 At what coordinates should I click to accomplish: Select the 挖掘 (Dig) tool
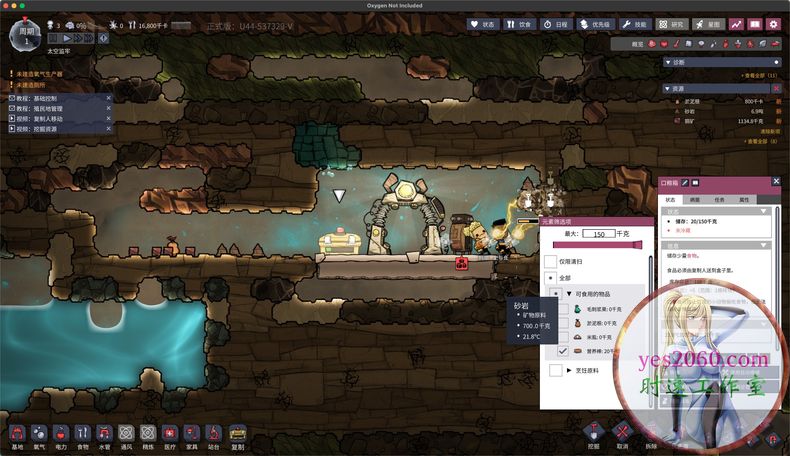coord(594,432)
